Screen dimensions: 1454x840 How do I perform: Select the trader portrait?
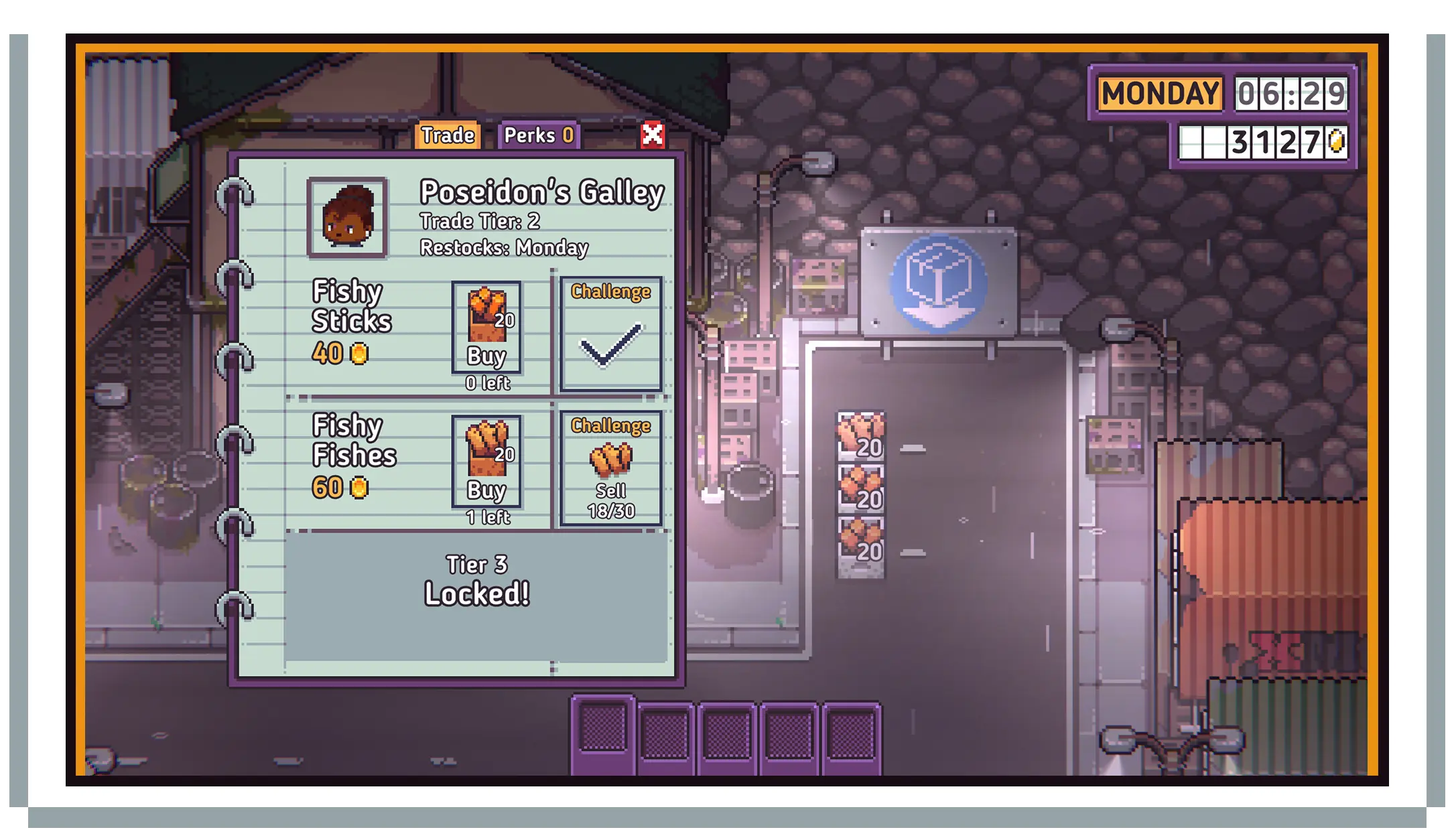tap(347, 218)
